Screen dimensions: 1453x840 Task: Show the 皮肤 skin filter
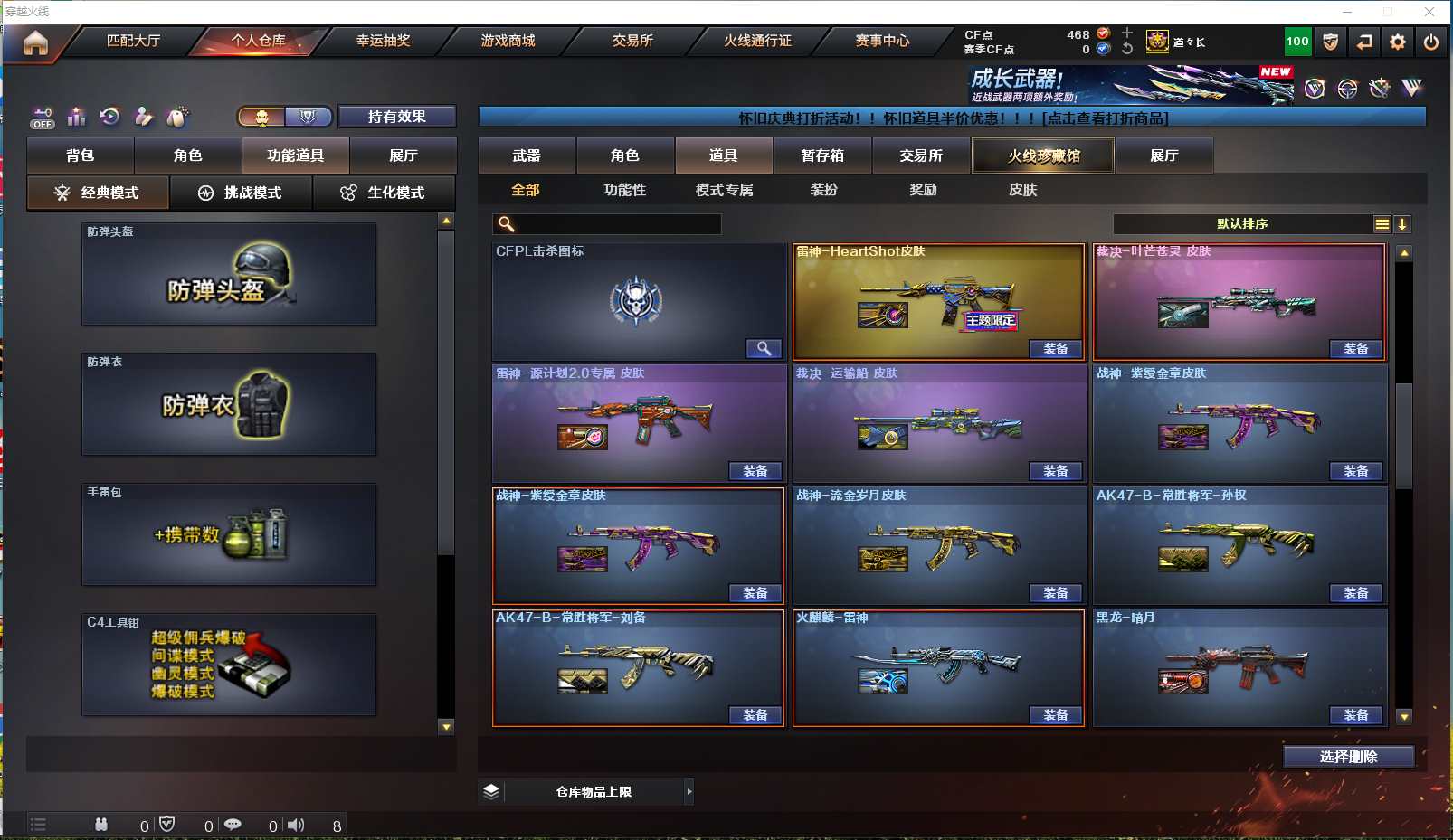pyautogui.click(x=1022, y=190)
